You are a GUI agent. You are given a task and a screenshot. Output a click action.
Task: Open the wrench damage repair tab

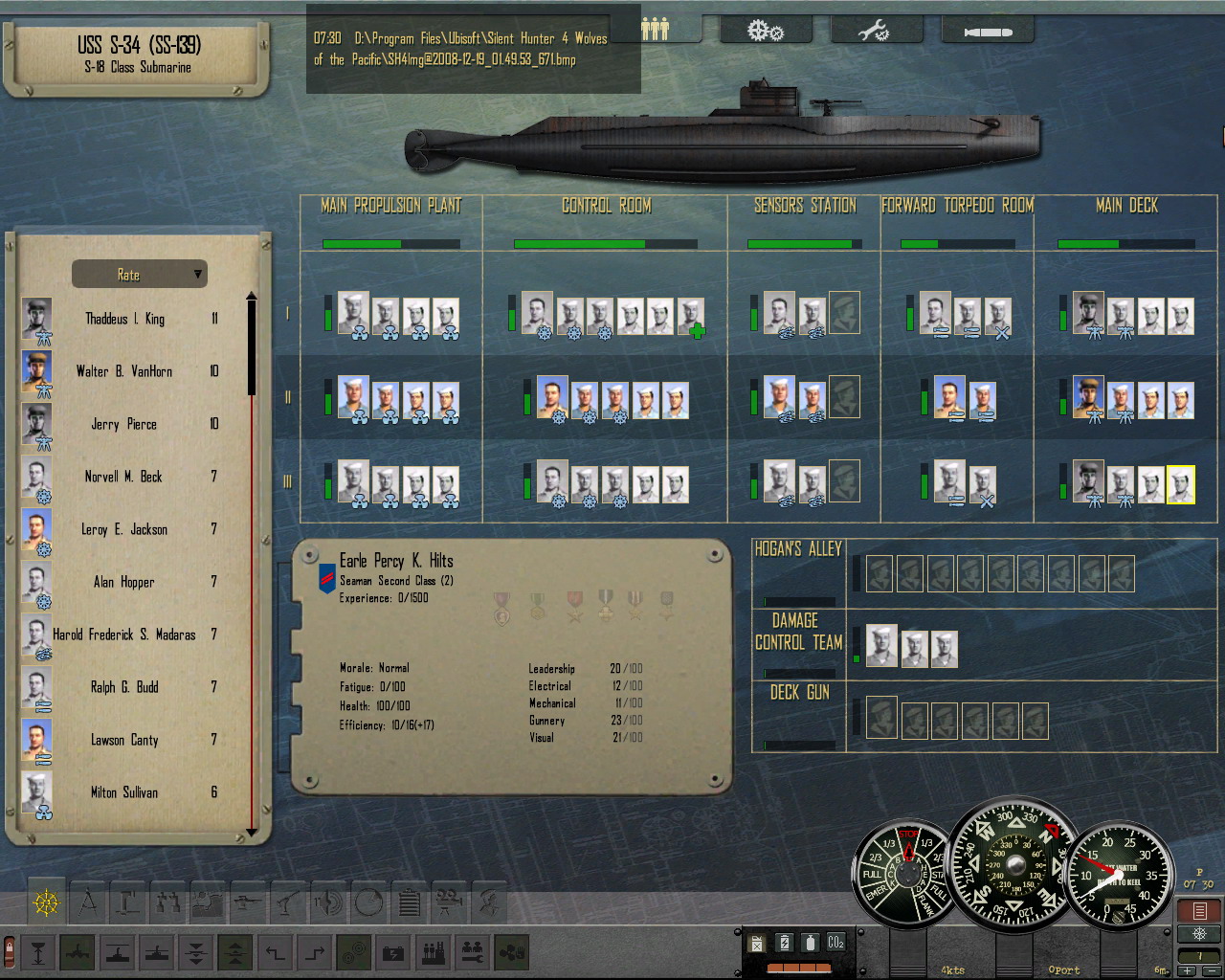[874, 32]
